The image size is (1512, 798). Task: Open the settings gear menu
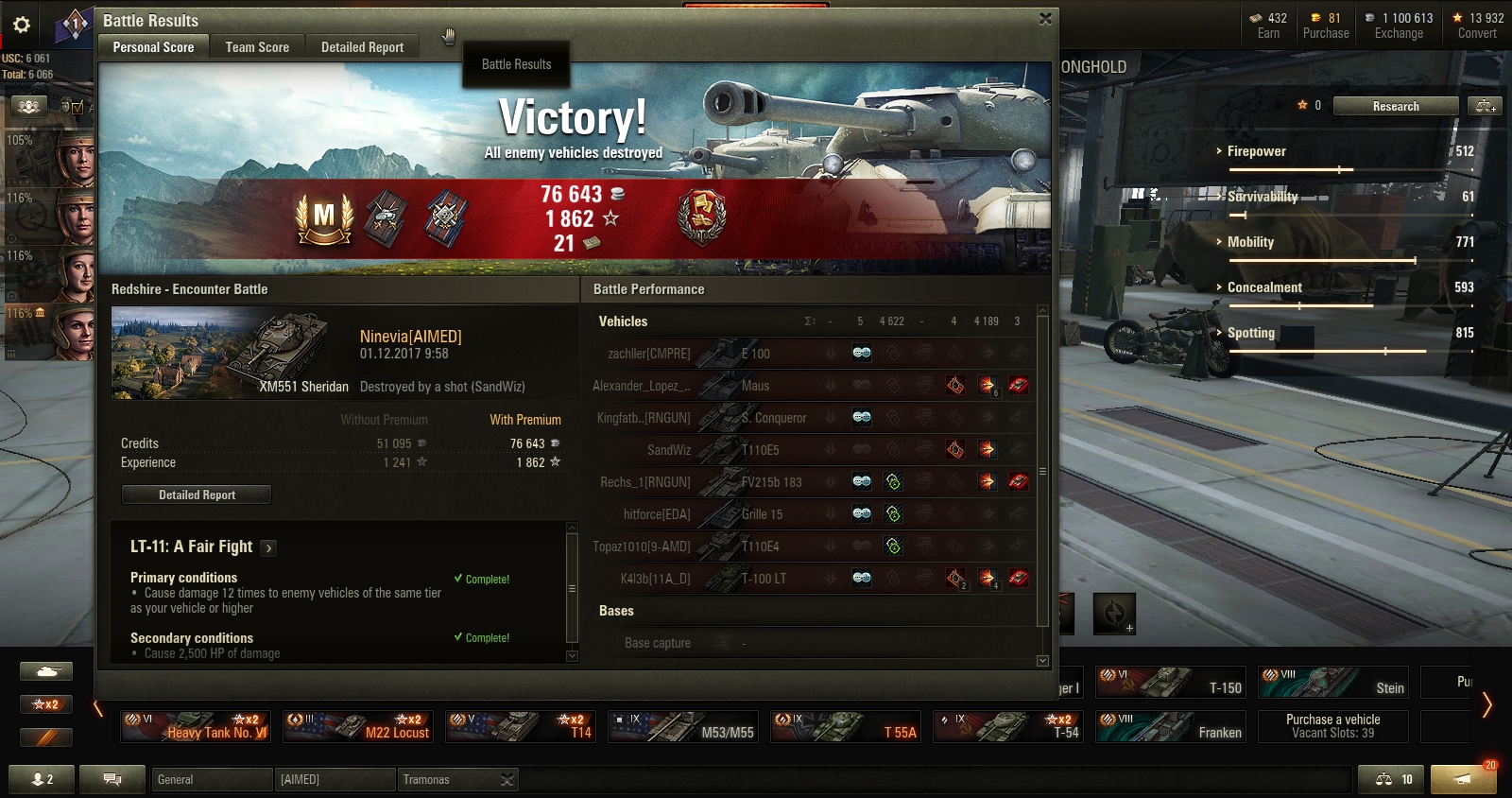point(22,25)
